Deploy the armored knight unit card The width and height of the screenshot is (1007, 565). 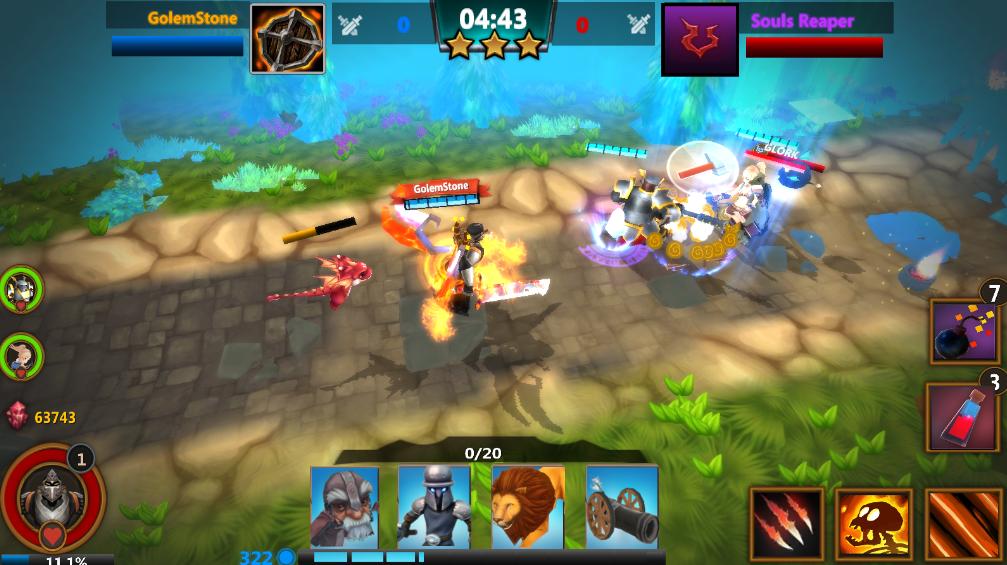[433, 507]
